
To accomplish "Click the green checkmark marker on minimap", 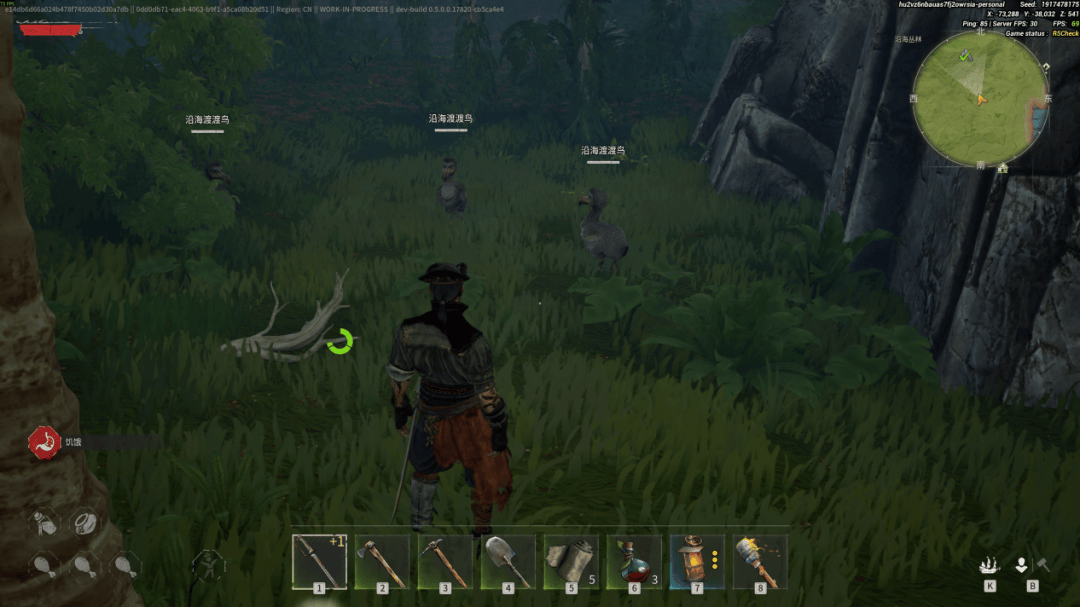I will (x=963, y=56).
